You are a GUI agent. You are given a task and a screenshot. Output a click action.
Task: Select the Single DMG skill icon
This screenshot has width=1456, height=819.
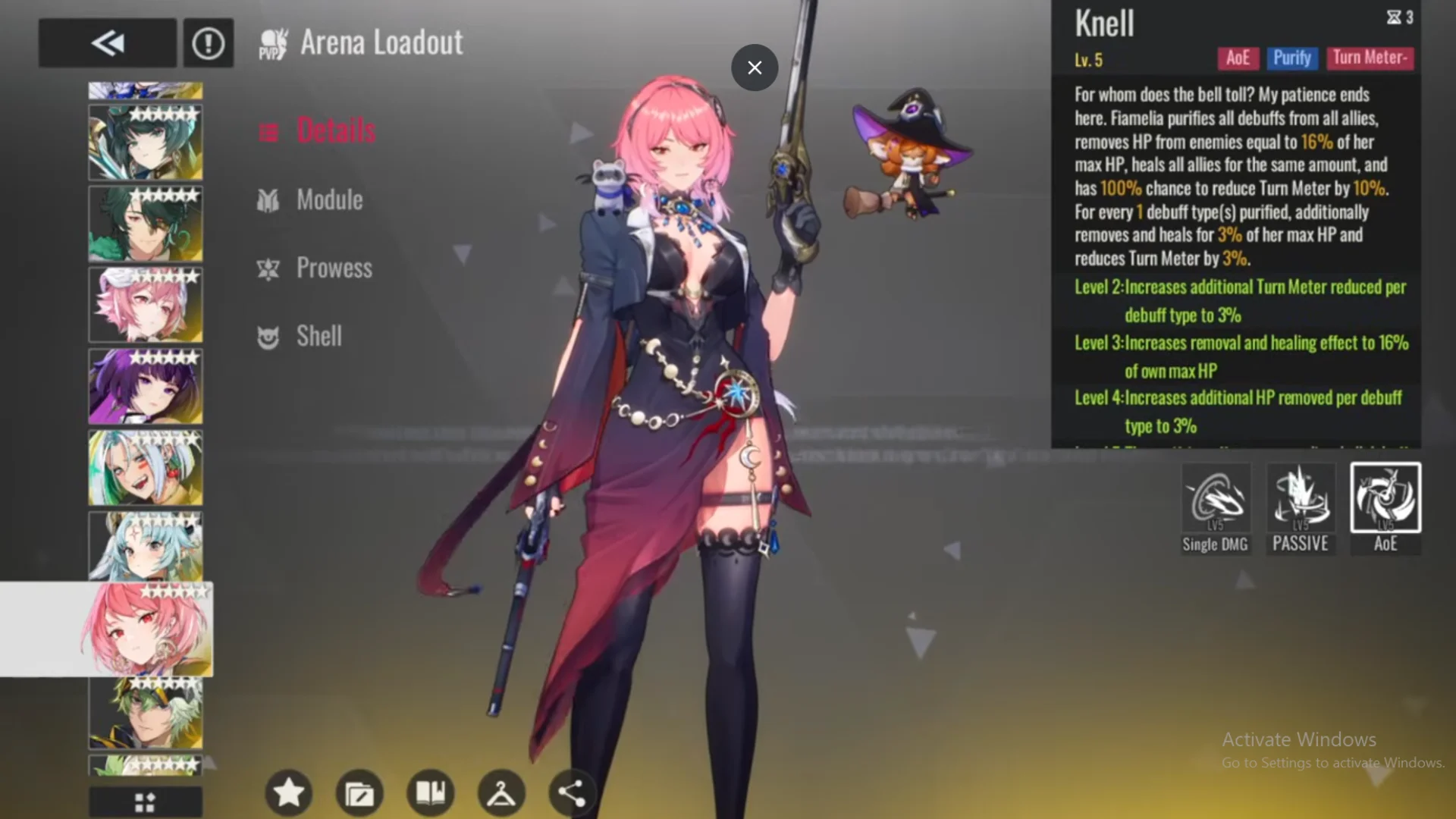tap(1216, 500)
